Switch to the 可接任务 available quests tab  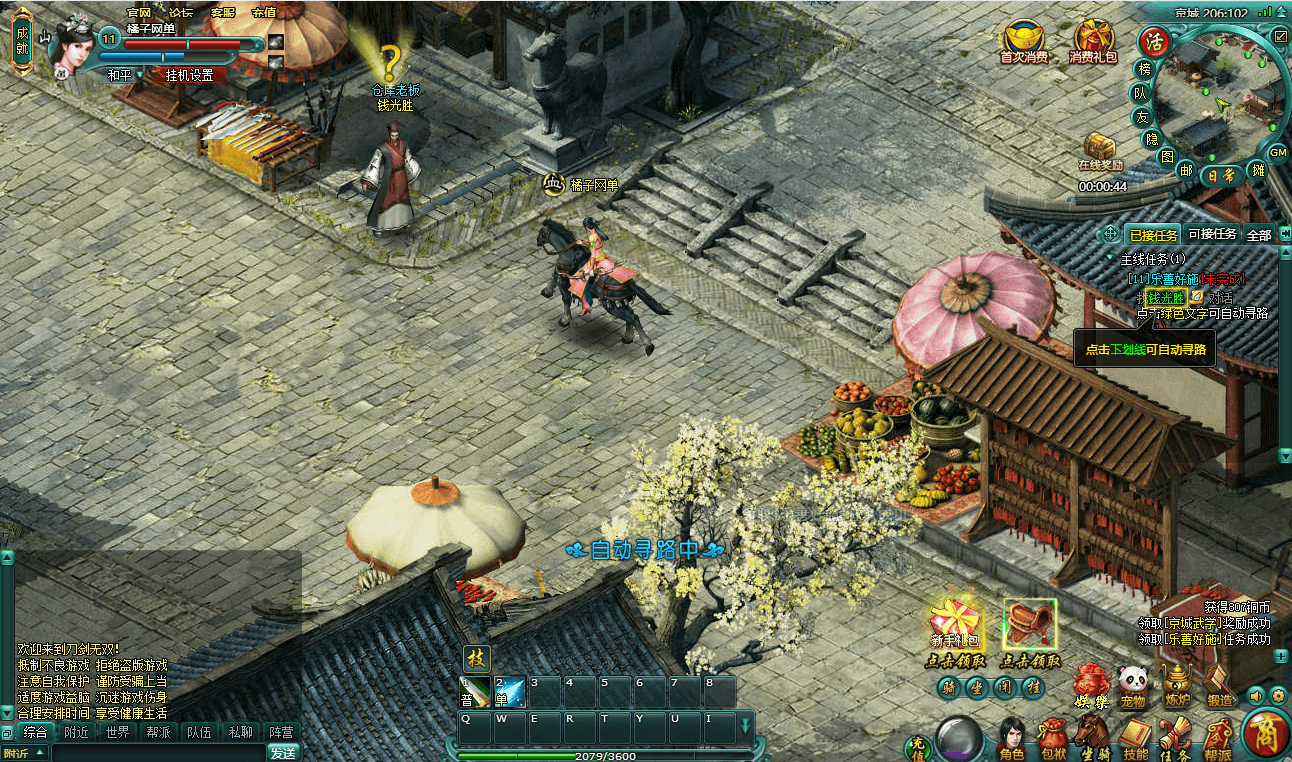1212,235
